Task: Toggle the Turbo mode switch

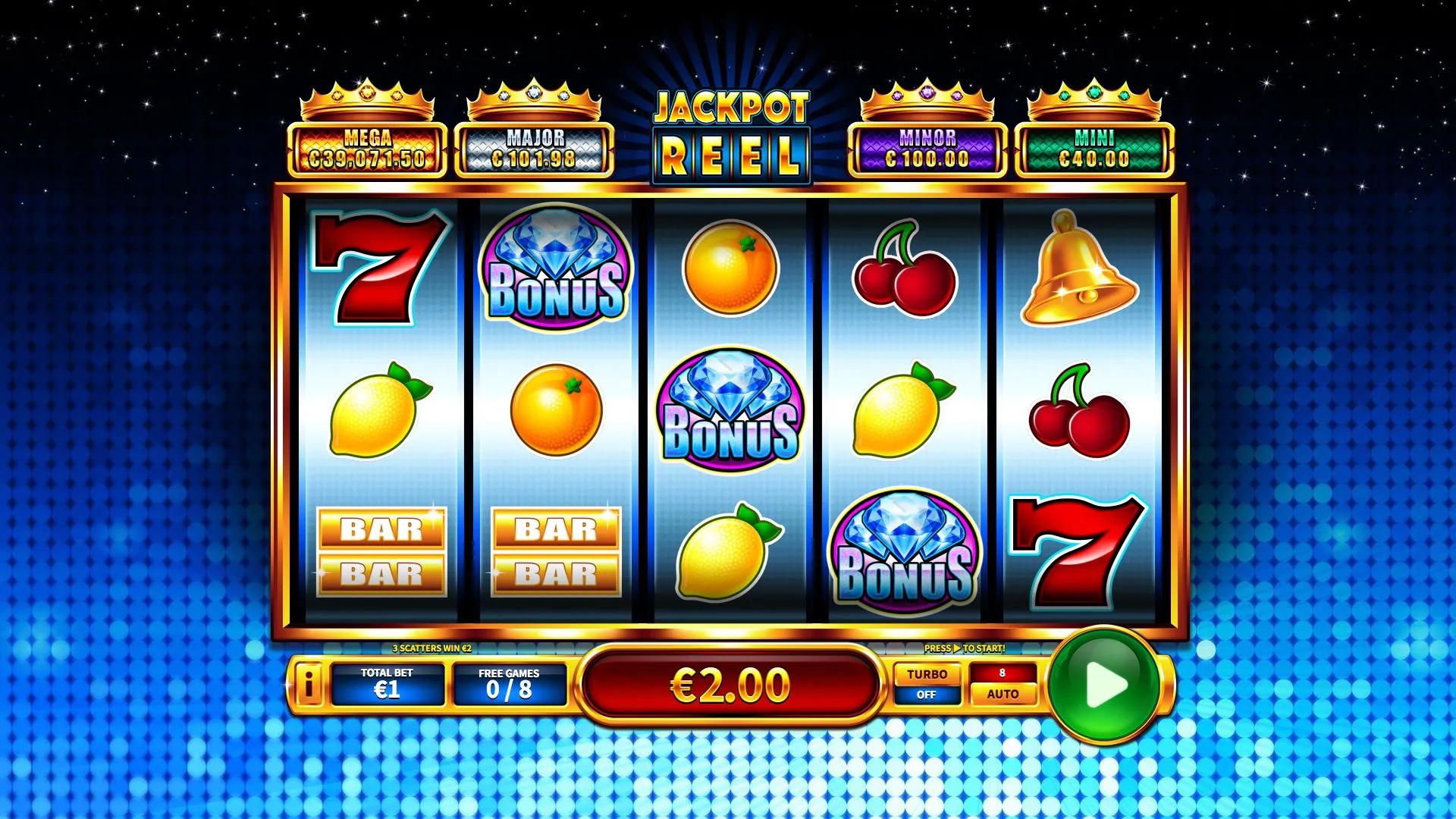Action: click(927, 683)
